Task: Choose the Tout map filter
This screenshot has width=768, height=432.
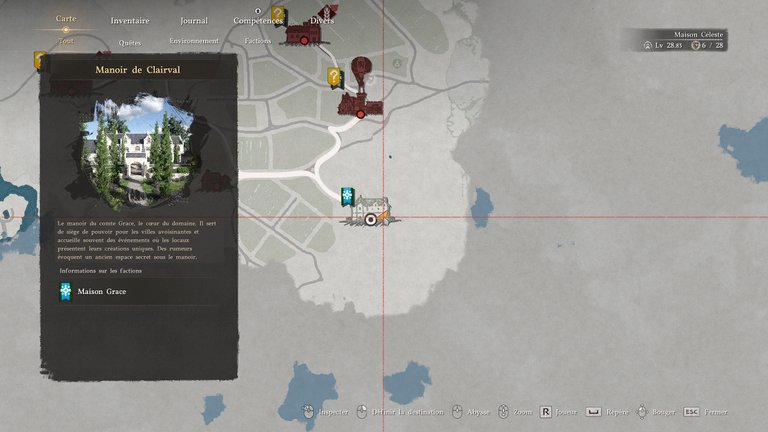Action: pyautogui.click(x=66, y=41)
